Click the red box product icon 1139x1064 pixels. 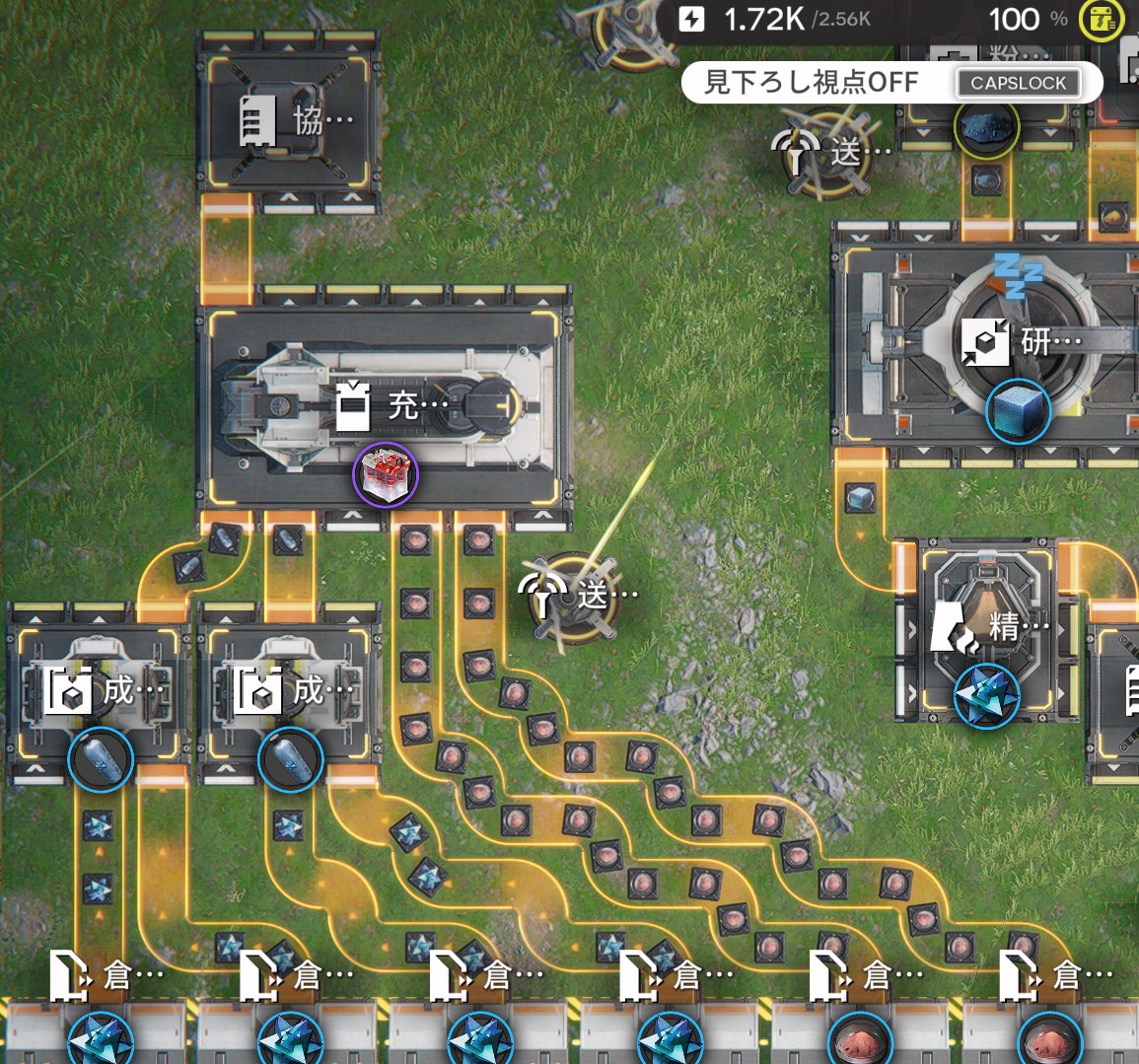pos(386,475)
